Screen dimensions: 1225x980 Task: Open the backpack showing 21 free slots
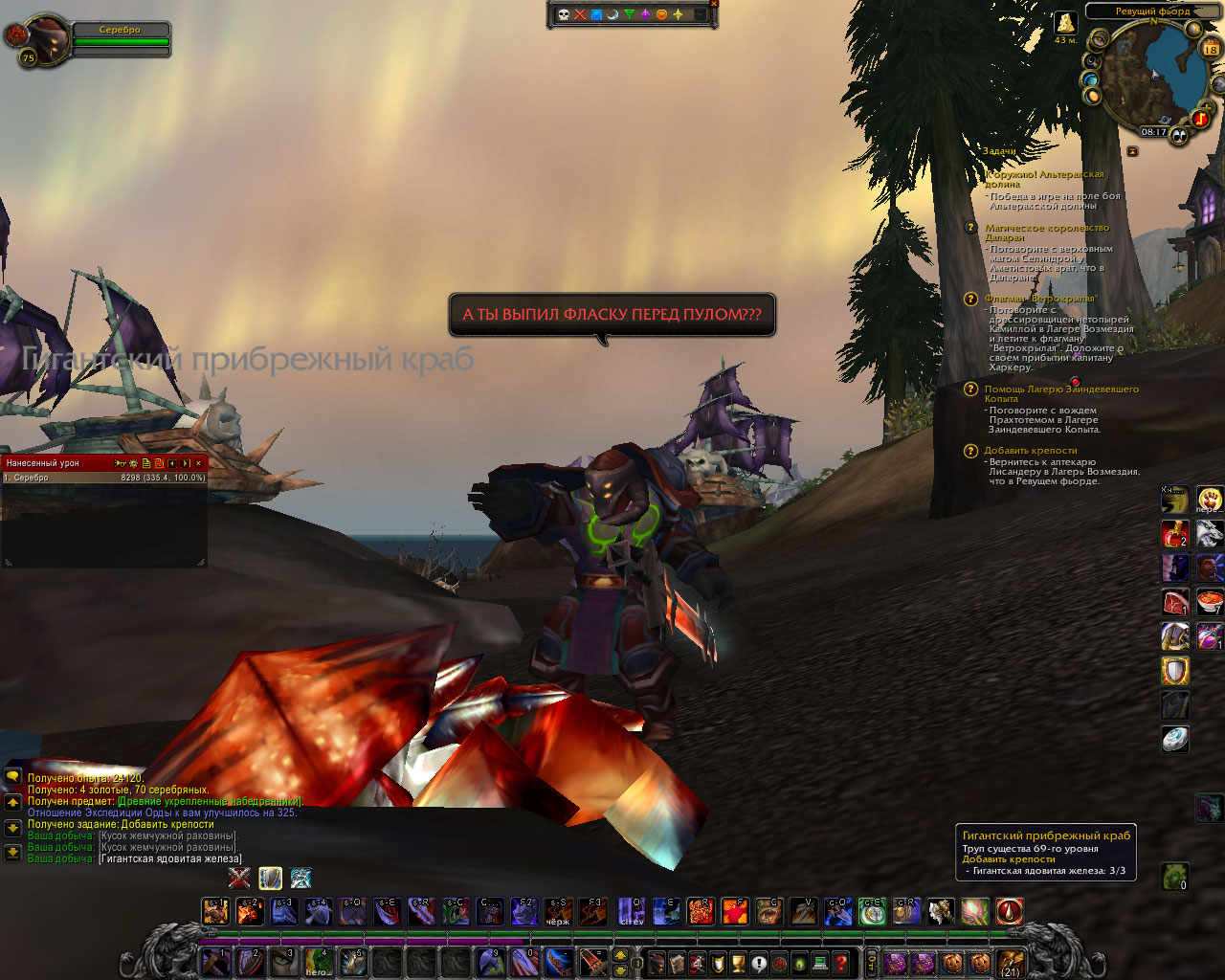(x=1011, y=963)
